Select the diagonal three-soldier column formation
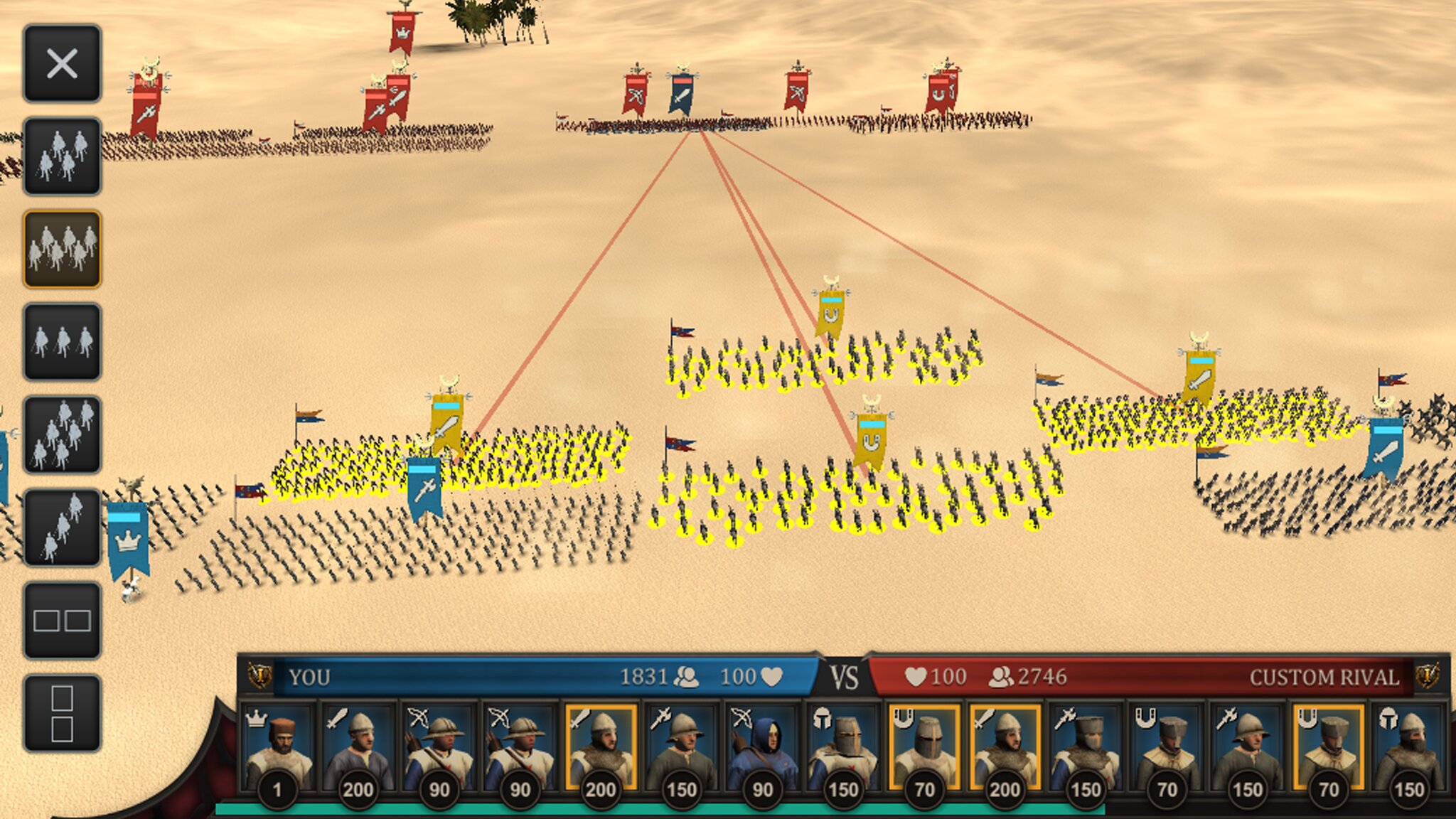The width and height of the screenshot is (1456, 819). pos(62,528)
